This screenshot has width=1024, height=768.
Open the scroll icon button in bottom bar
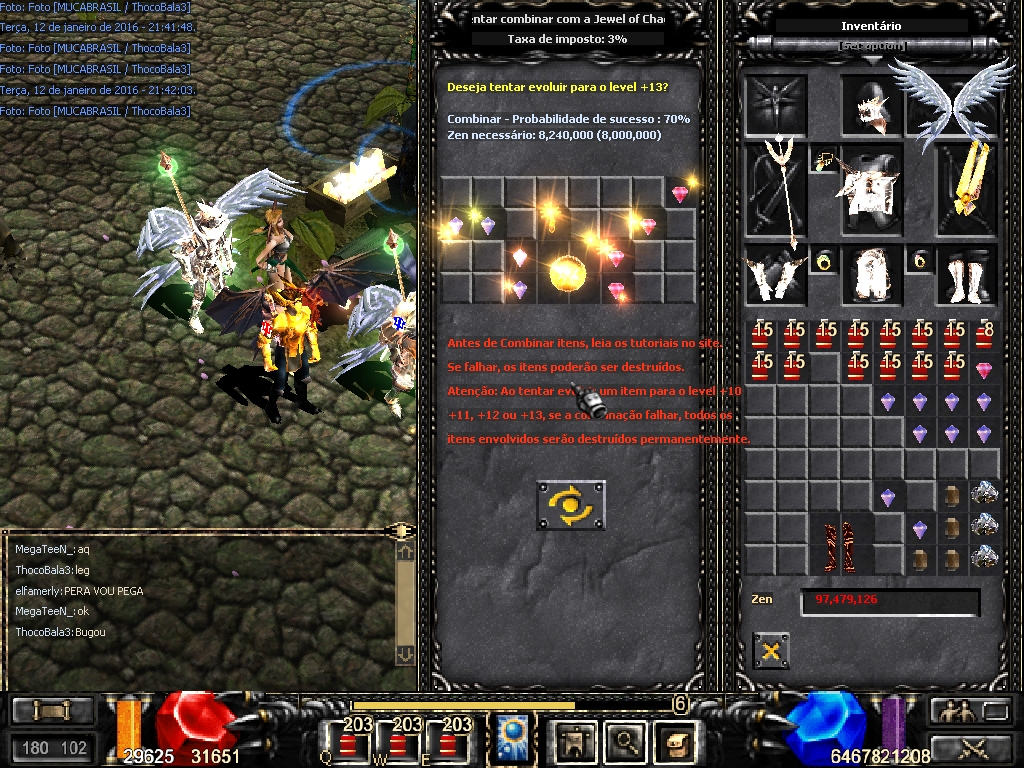tap(677, 741)
